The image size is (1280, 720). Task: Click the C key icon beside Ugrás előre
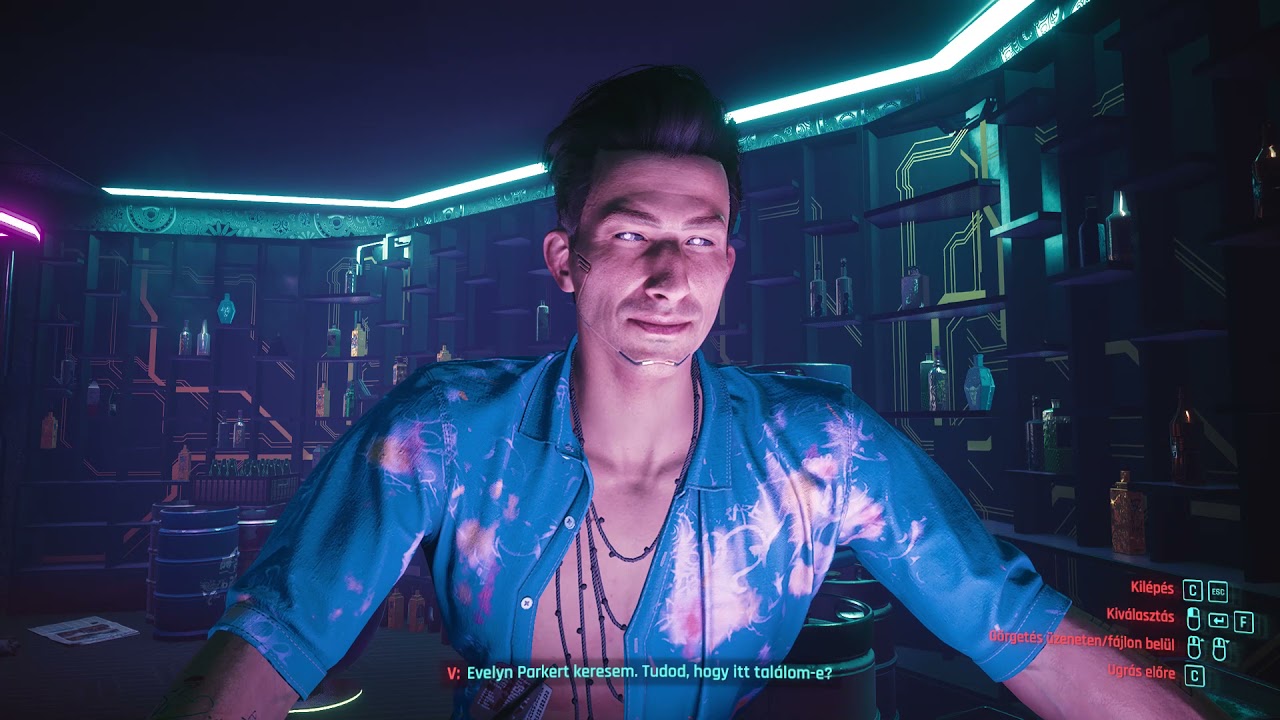[1195, 675]
